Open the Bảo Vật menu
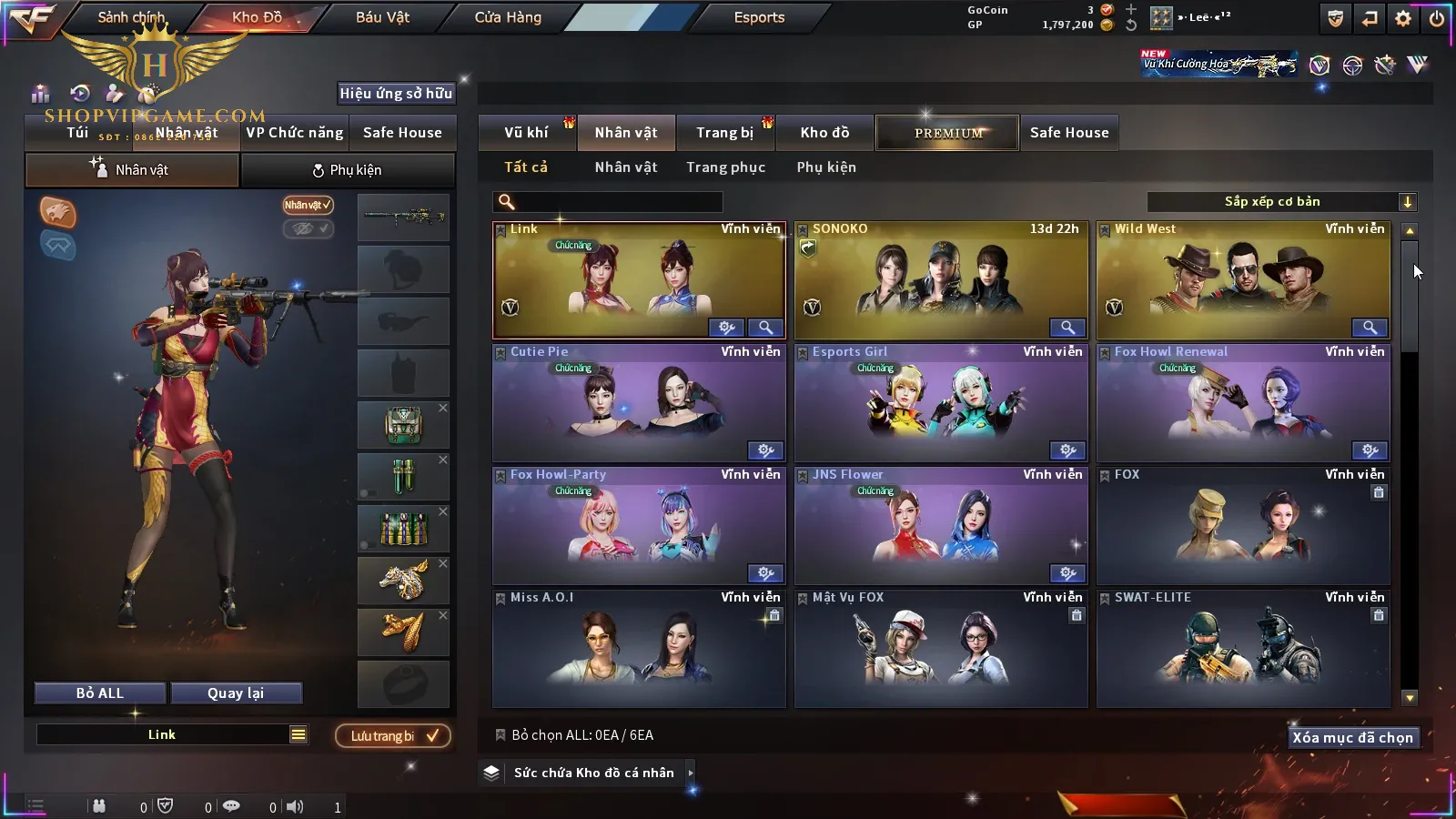The image size is (1456, 819). tap(382, 17)
